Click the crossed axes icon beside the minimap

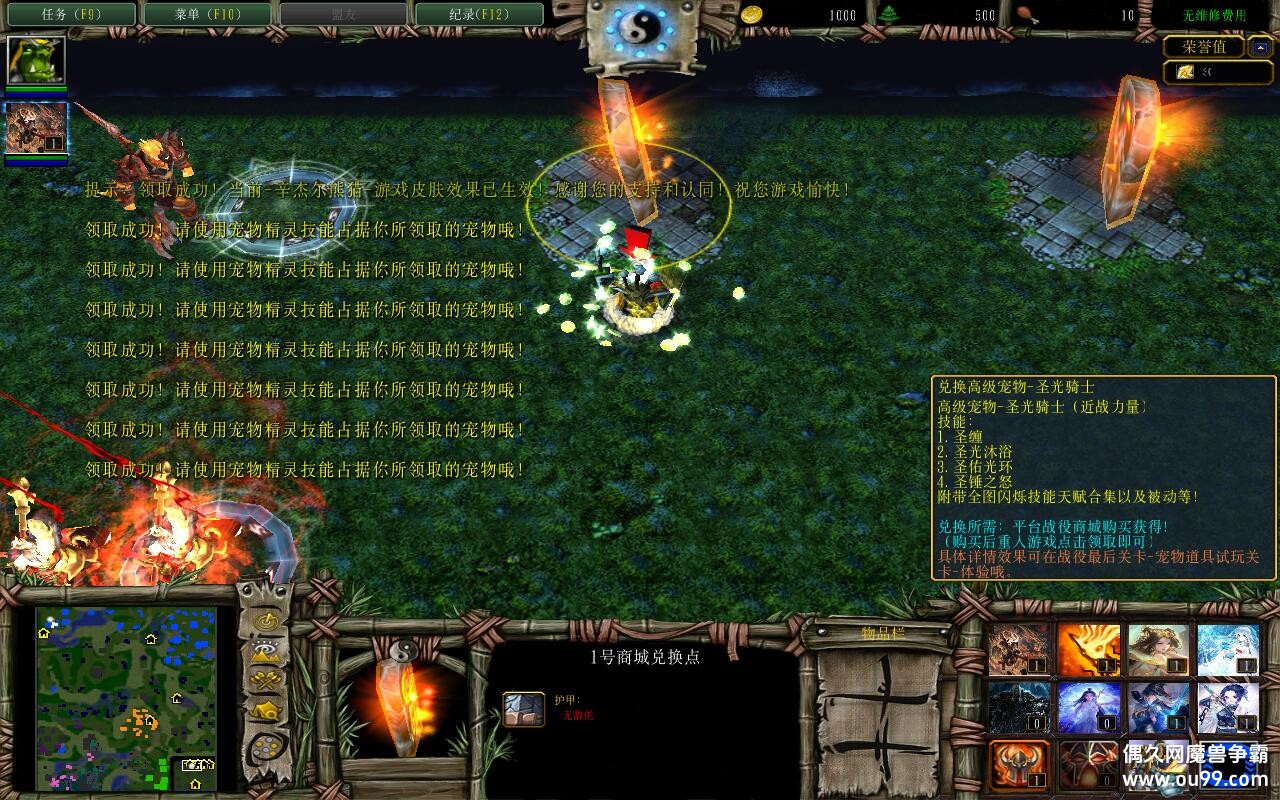tap(264, 680)
